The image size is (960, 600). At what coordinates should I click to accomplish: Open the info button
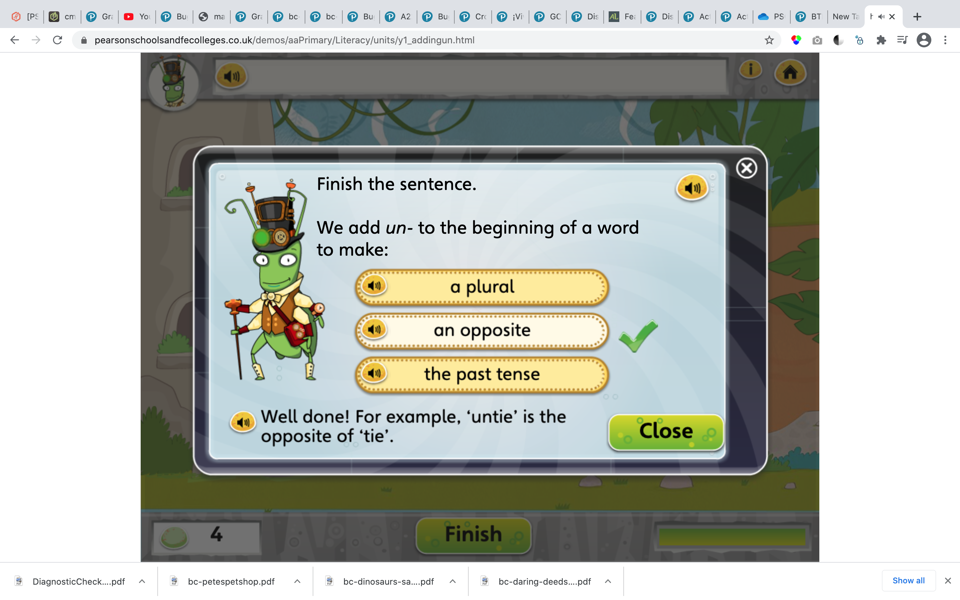click(x=750, y=70)
